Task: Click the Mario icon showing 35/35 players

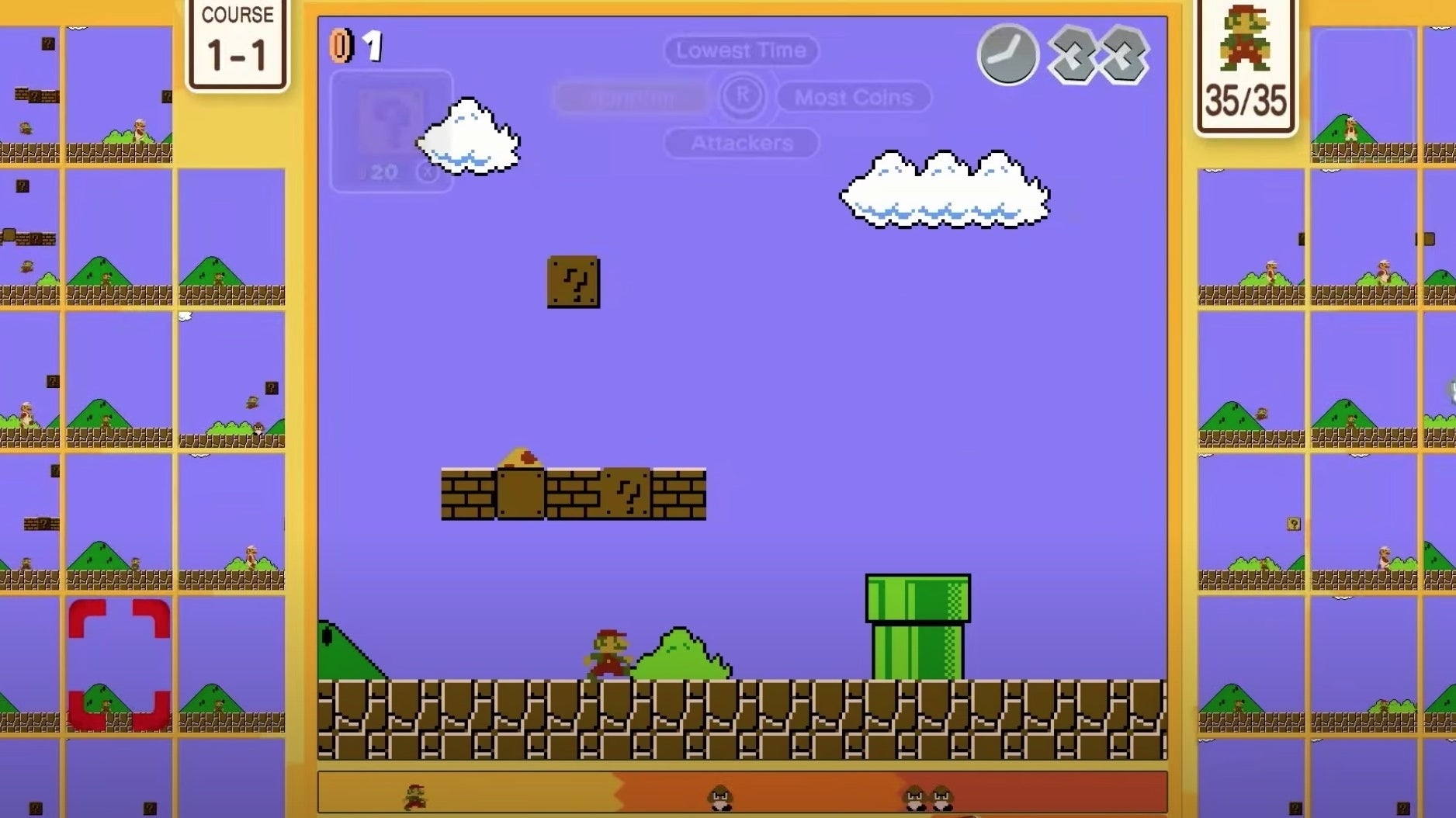Action: click(x=1246, y=54)
